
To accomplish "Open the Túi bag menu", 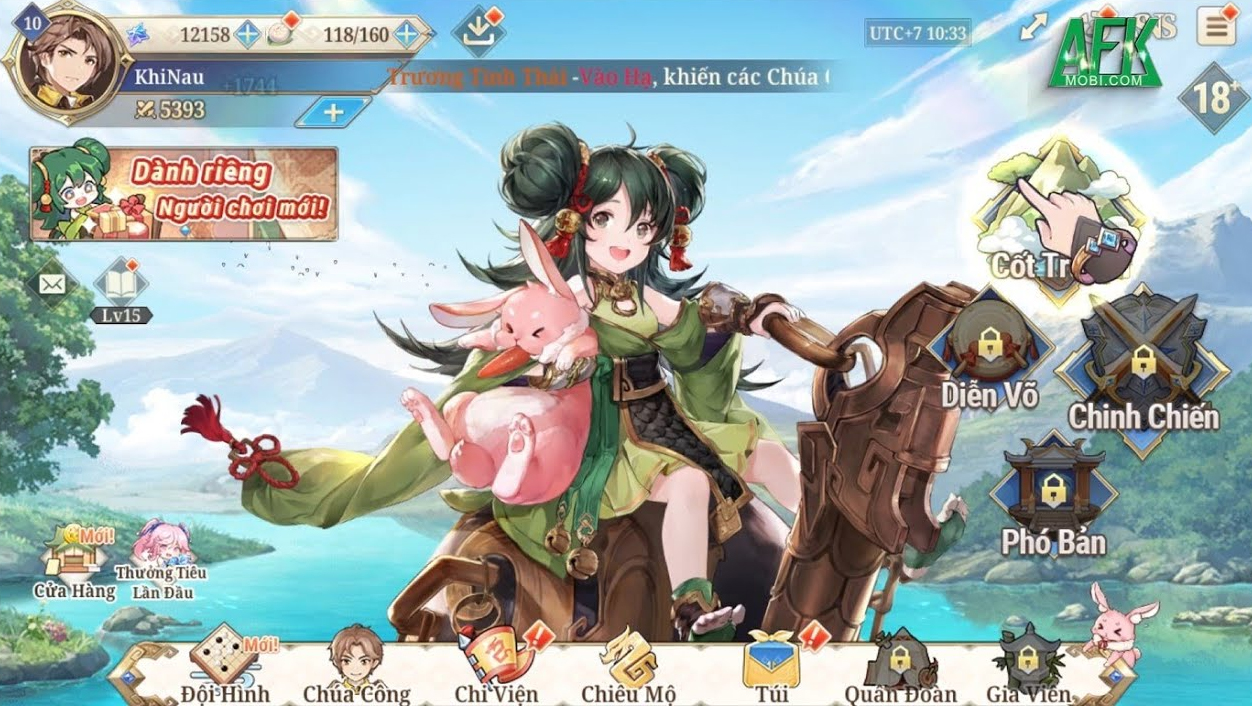I will pyautogui.click(x=771, y=664).
